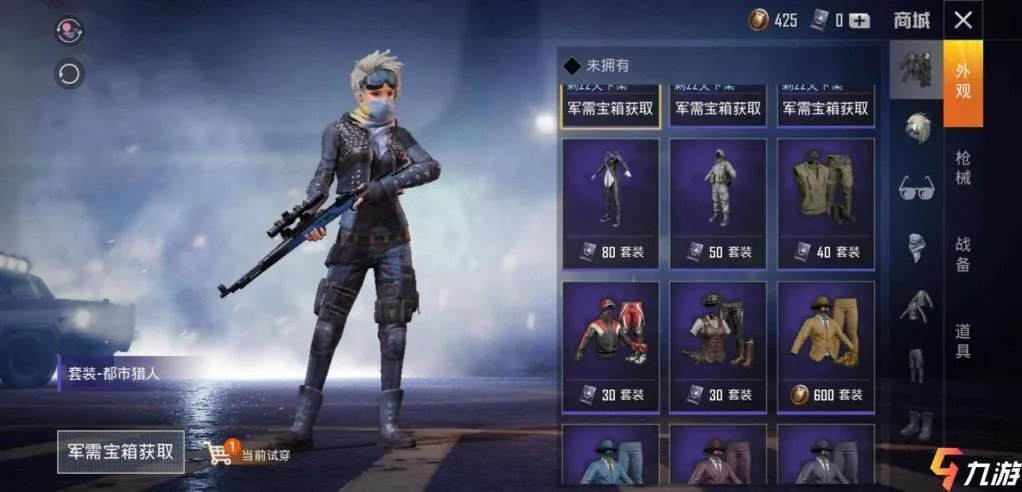Show the glasses category
Viewport: 1022px width, 492px height.
tap(916, 186)
